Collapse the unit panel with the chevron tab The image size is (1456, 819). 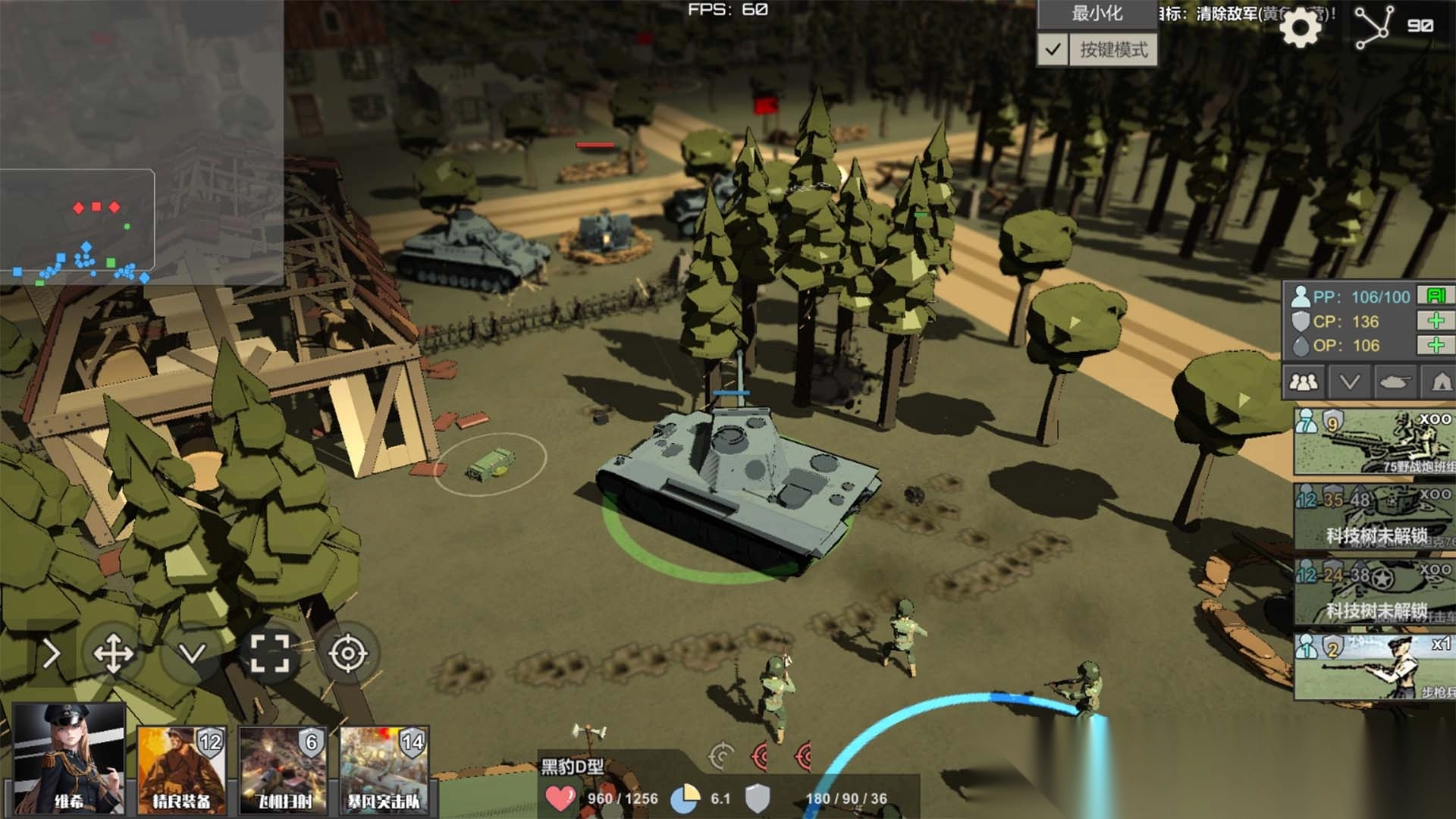[x=1349, y=382]
